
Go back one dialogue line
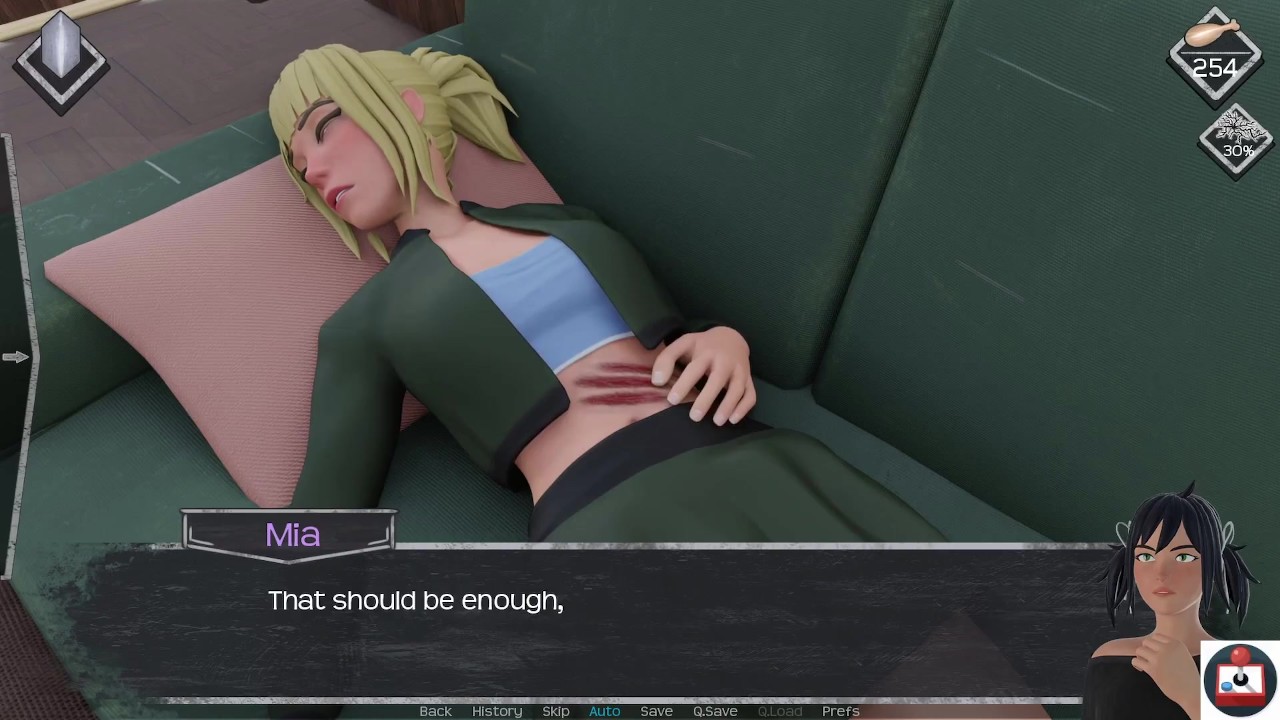tap(435, 711)
